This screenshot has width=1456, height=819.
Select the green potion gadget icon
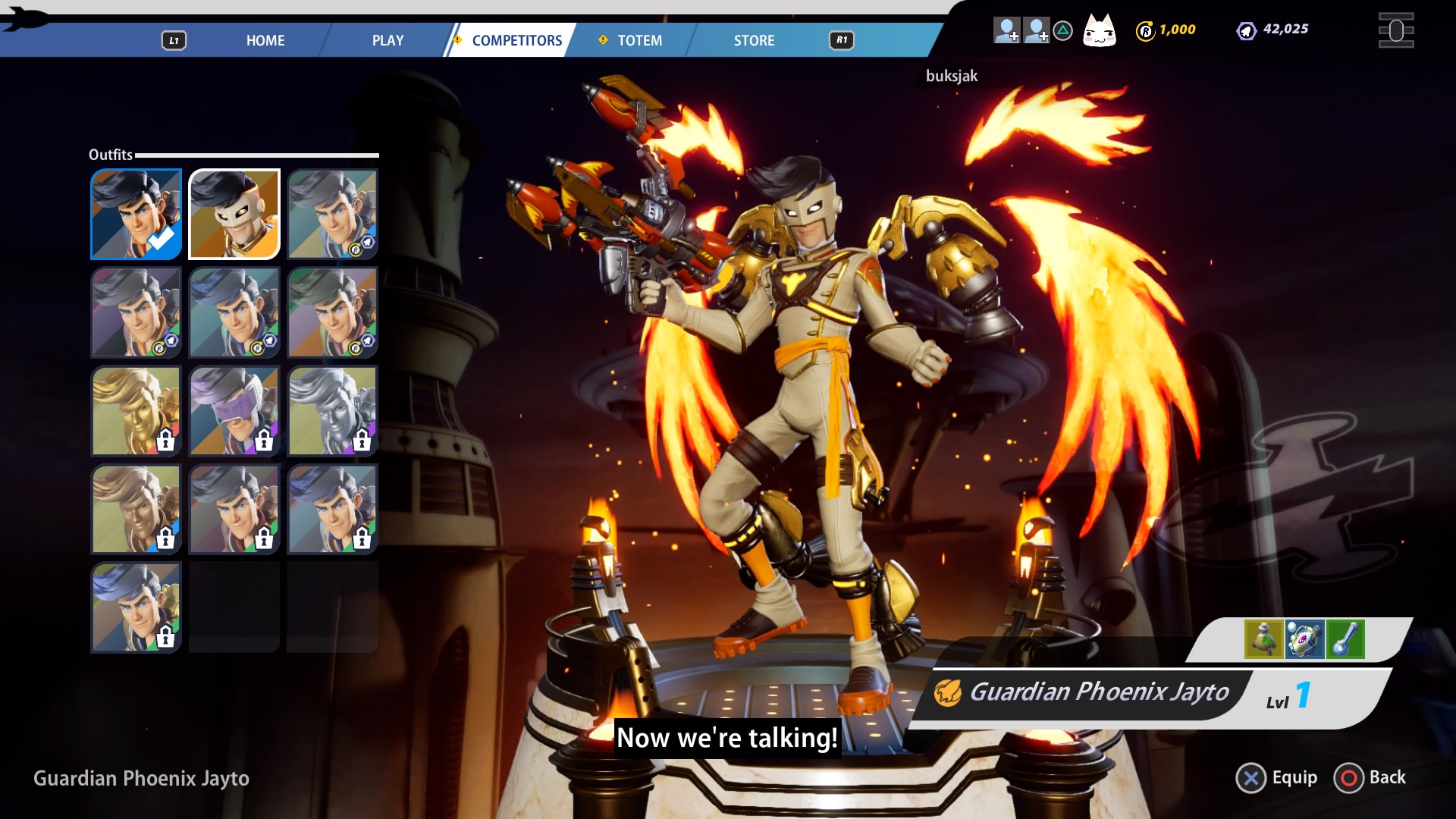(x=1263, y=639)
